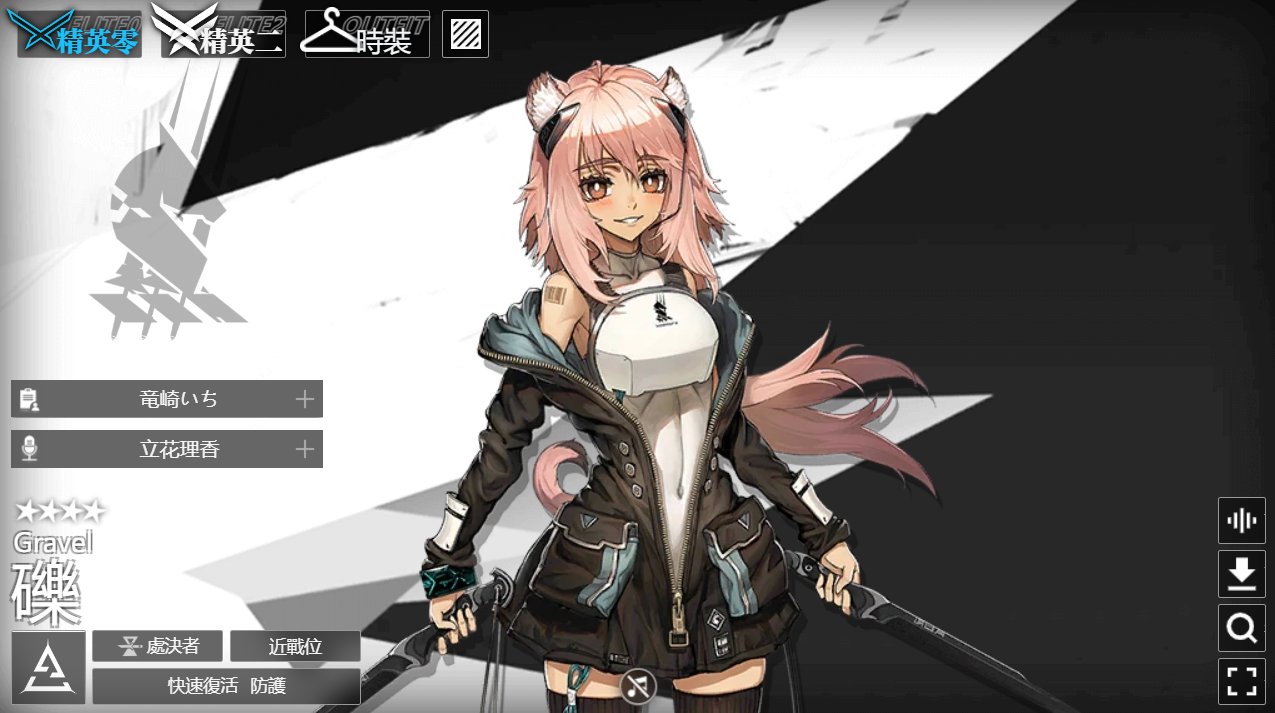
Task: Toggle the striped background pattern button
Action: (465, 34)
